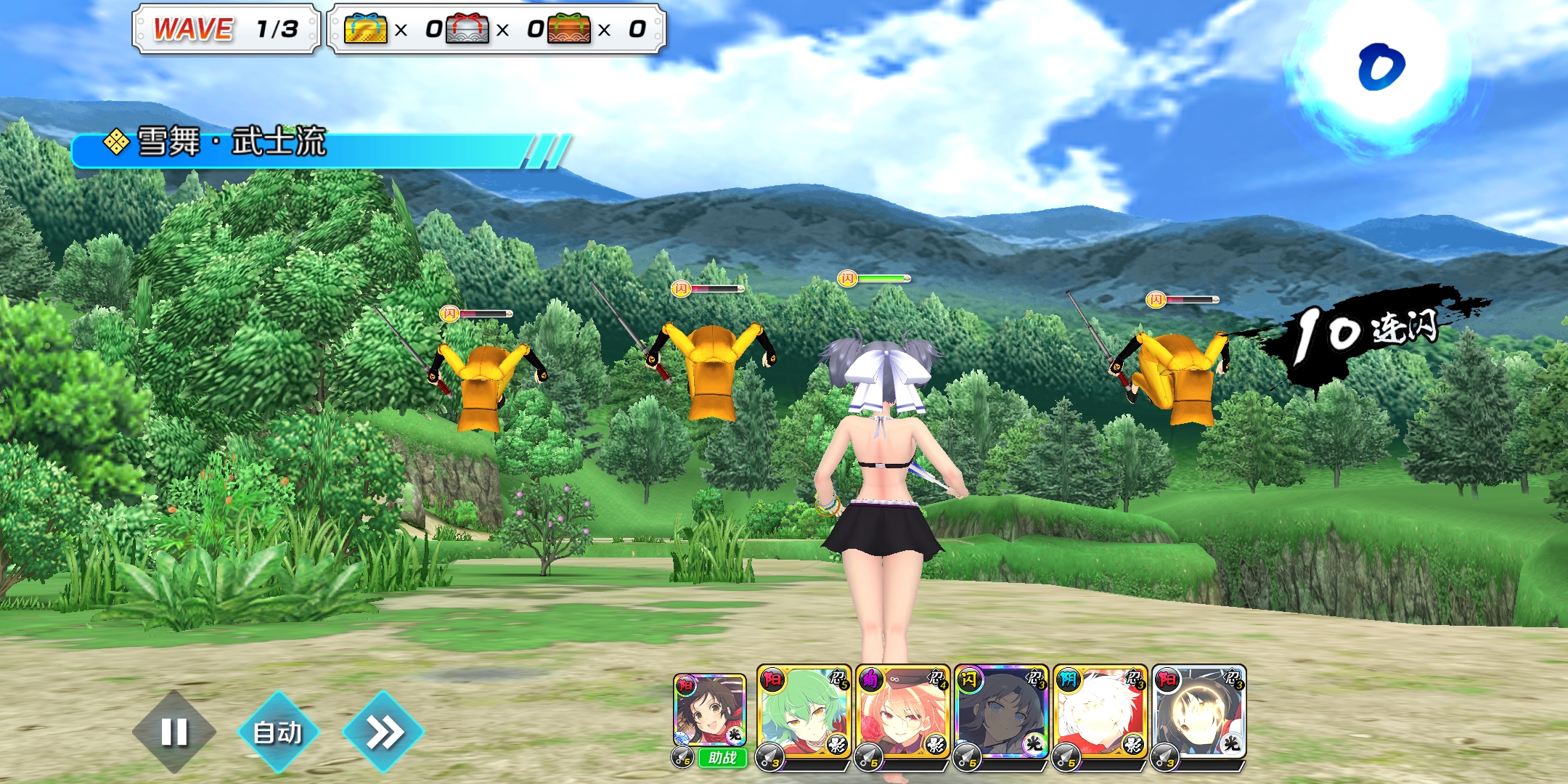
Task: Select the glowing black-haired character card
Action: coord(1199,711)
